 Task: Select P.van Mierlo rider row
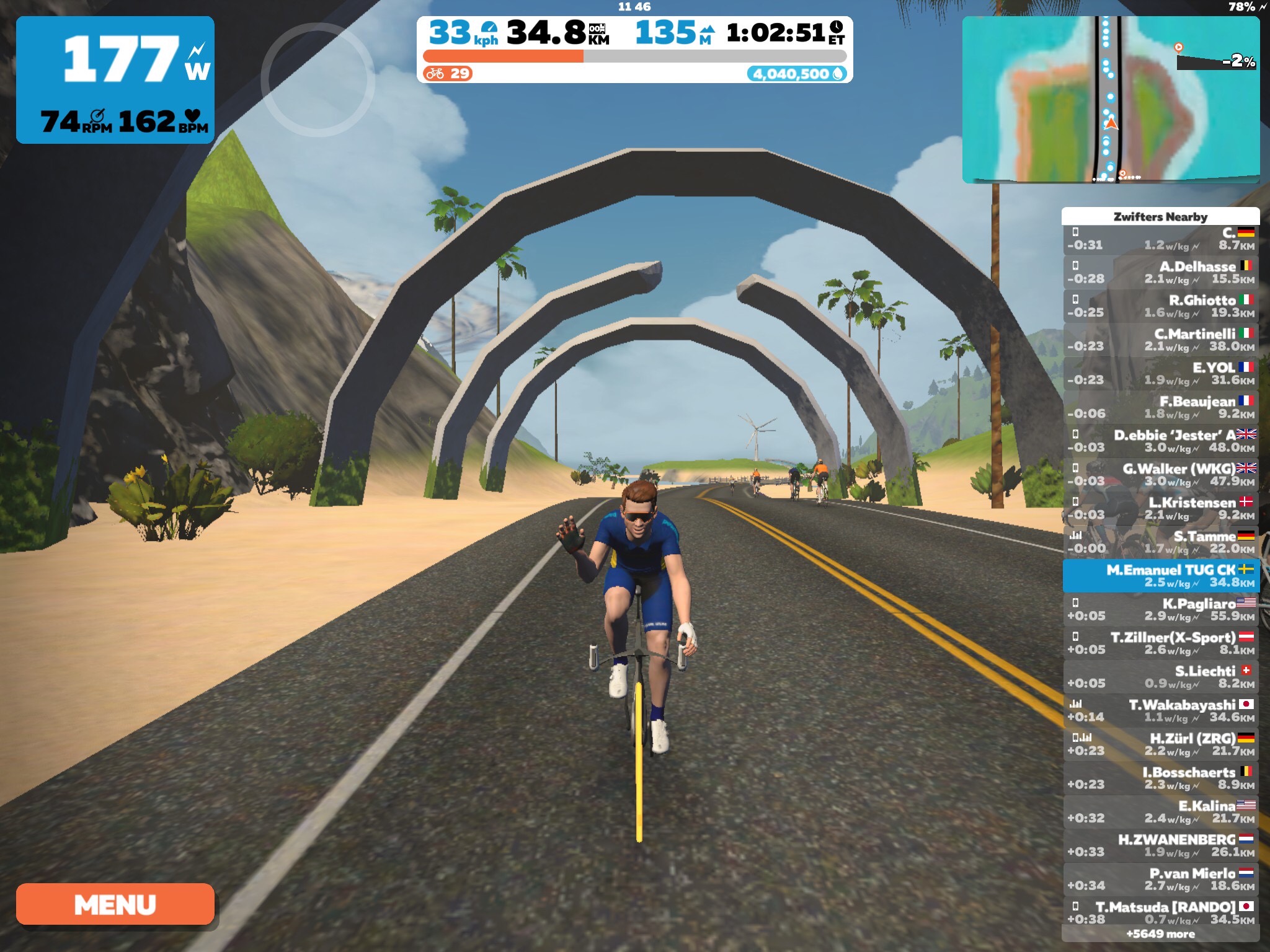click(1160, 879)
